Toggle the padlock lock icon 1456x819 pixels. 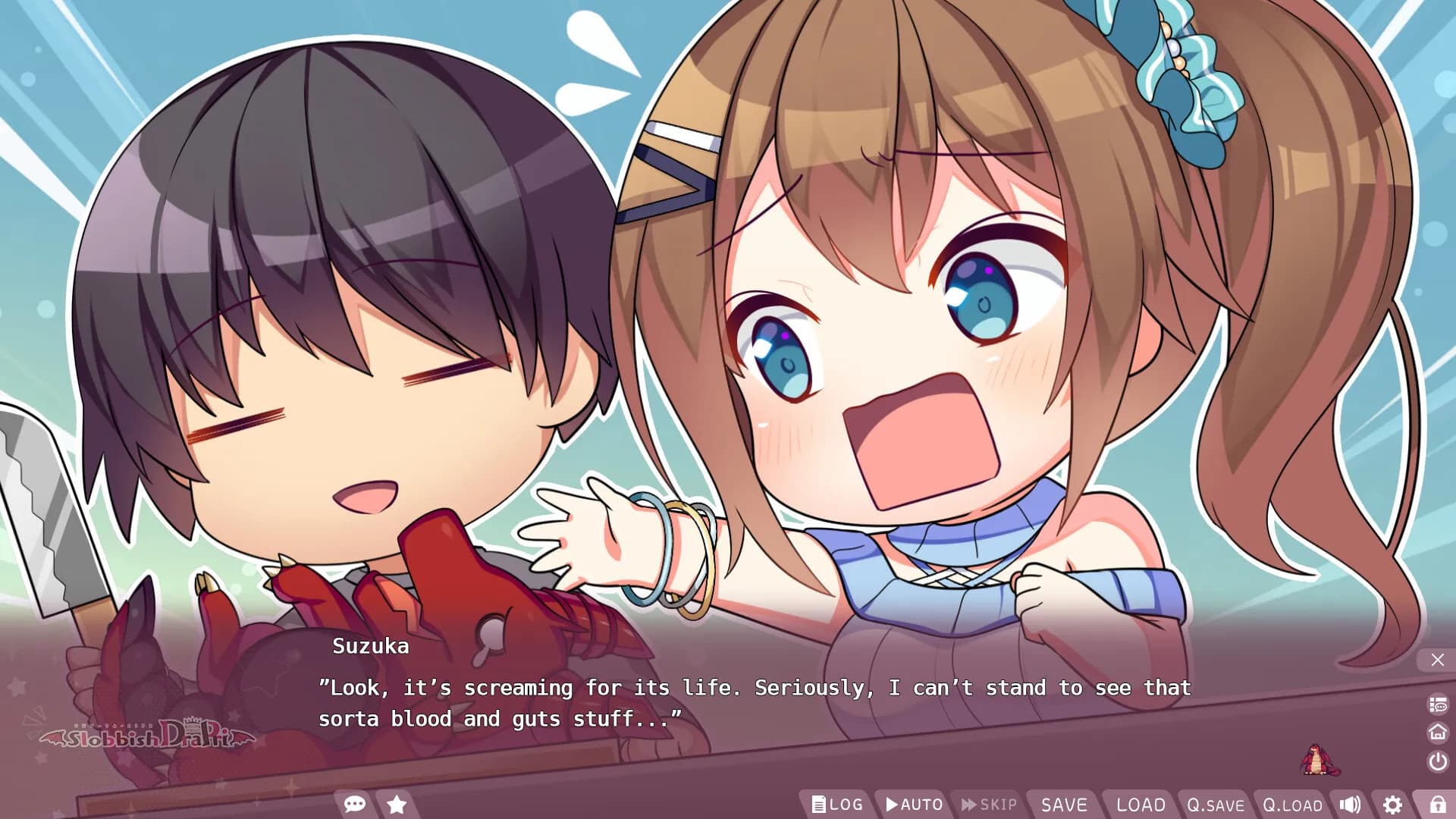click(1437, 805)
